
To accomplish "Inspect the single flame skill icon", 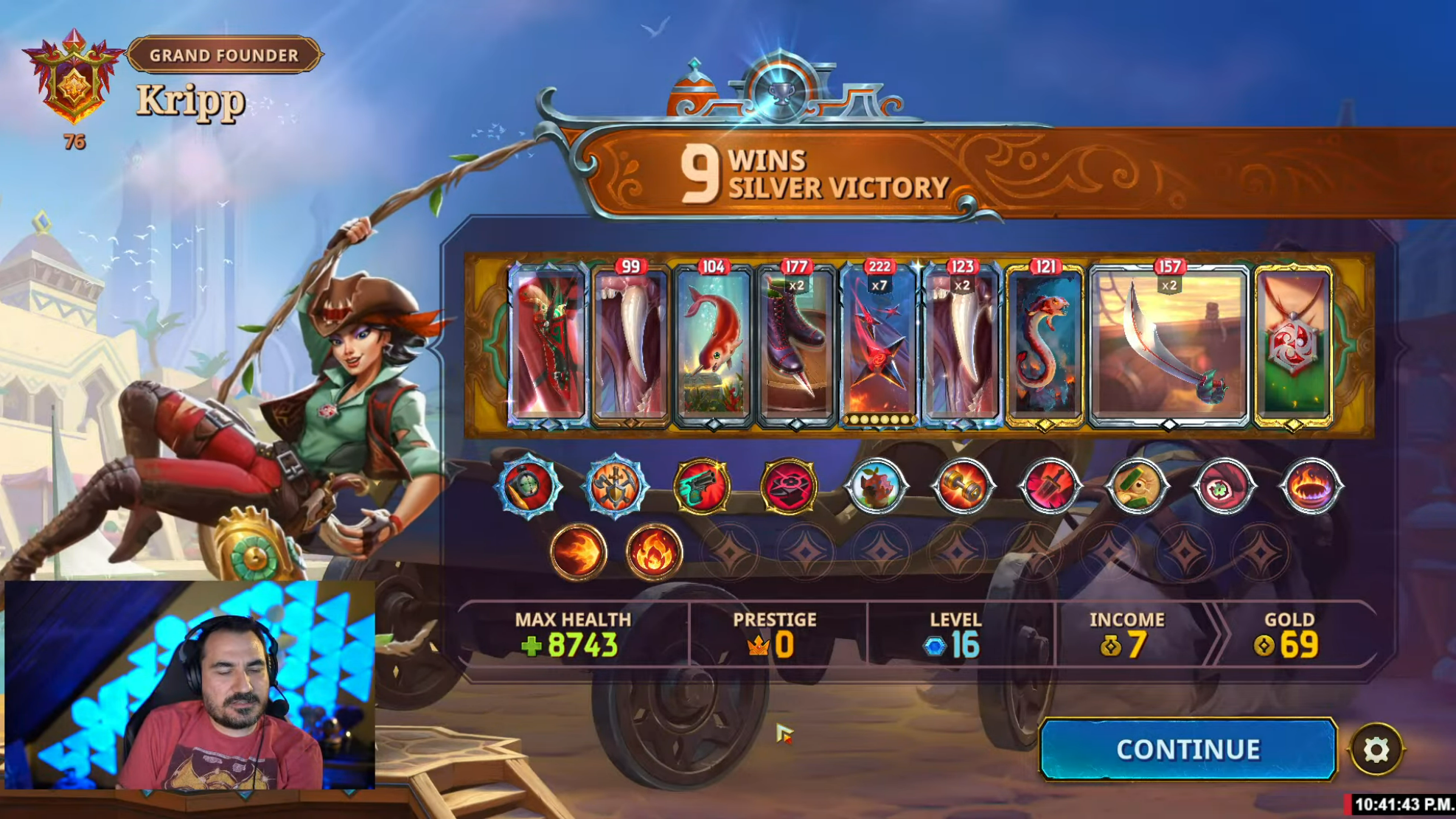I will (654, 552).
